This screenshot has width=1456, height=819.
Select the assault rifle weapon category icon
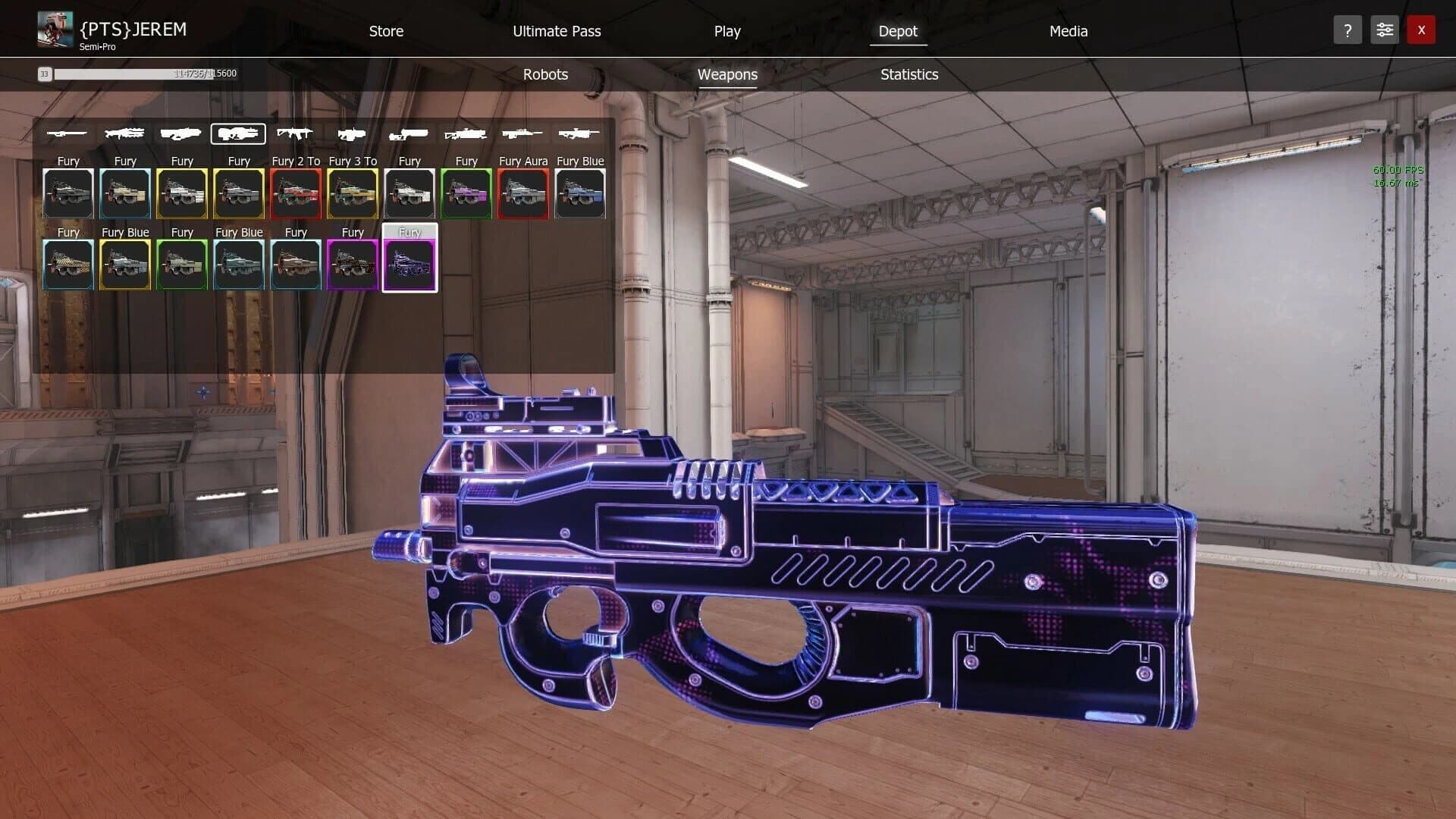pos(296,134)
